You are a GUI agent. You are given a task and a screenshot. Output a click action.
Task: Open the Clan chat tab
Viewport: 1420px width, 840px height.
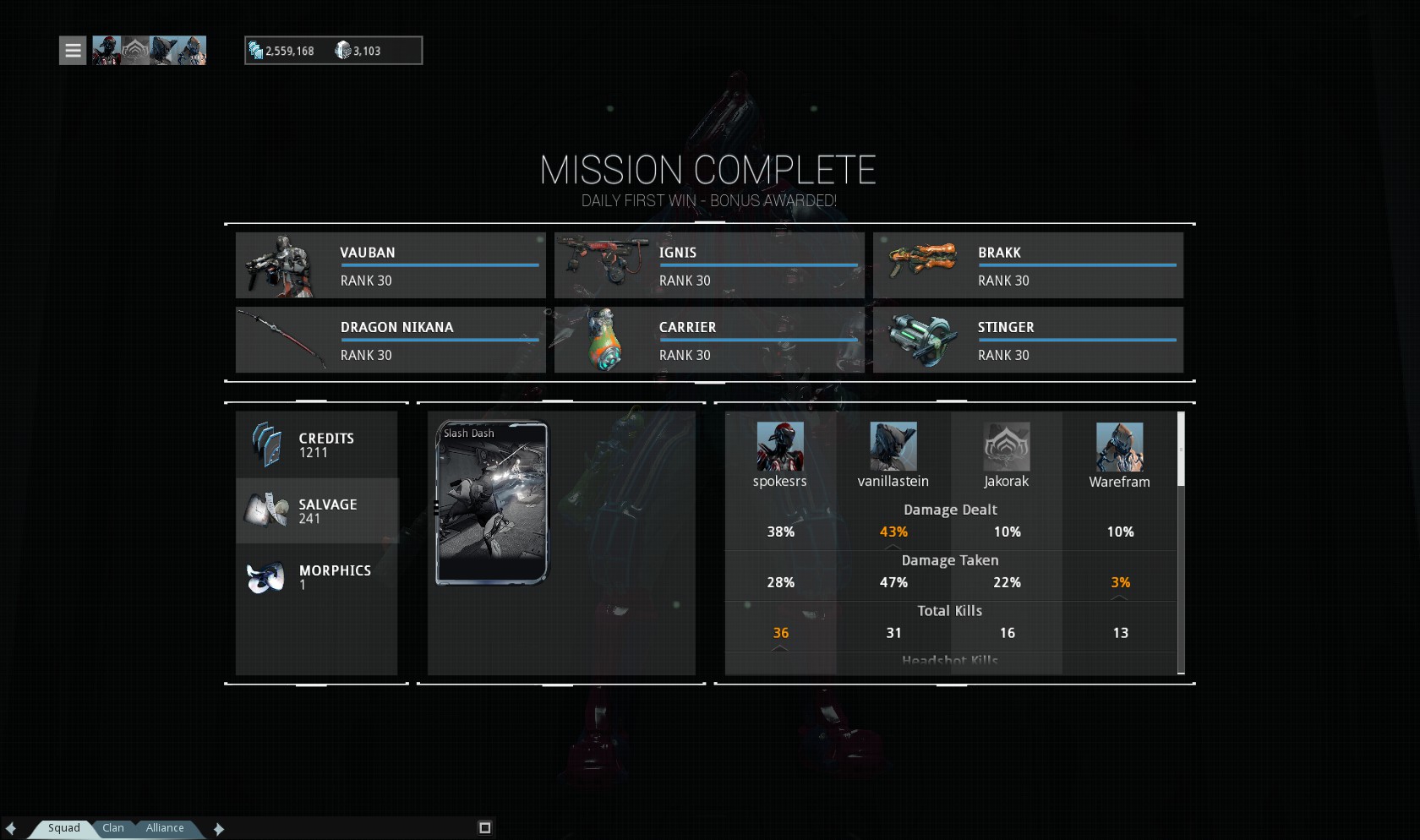(113, 828)
